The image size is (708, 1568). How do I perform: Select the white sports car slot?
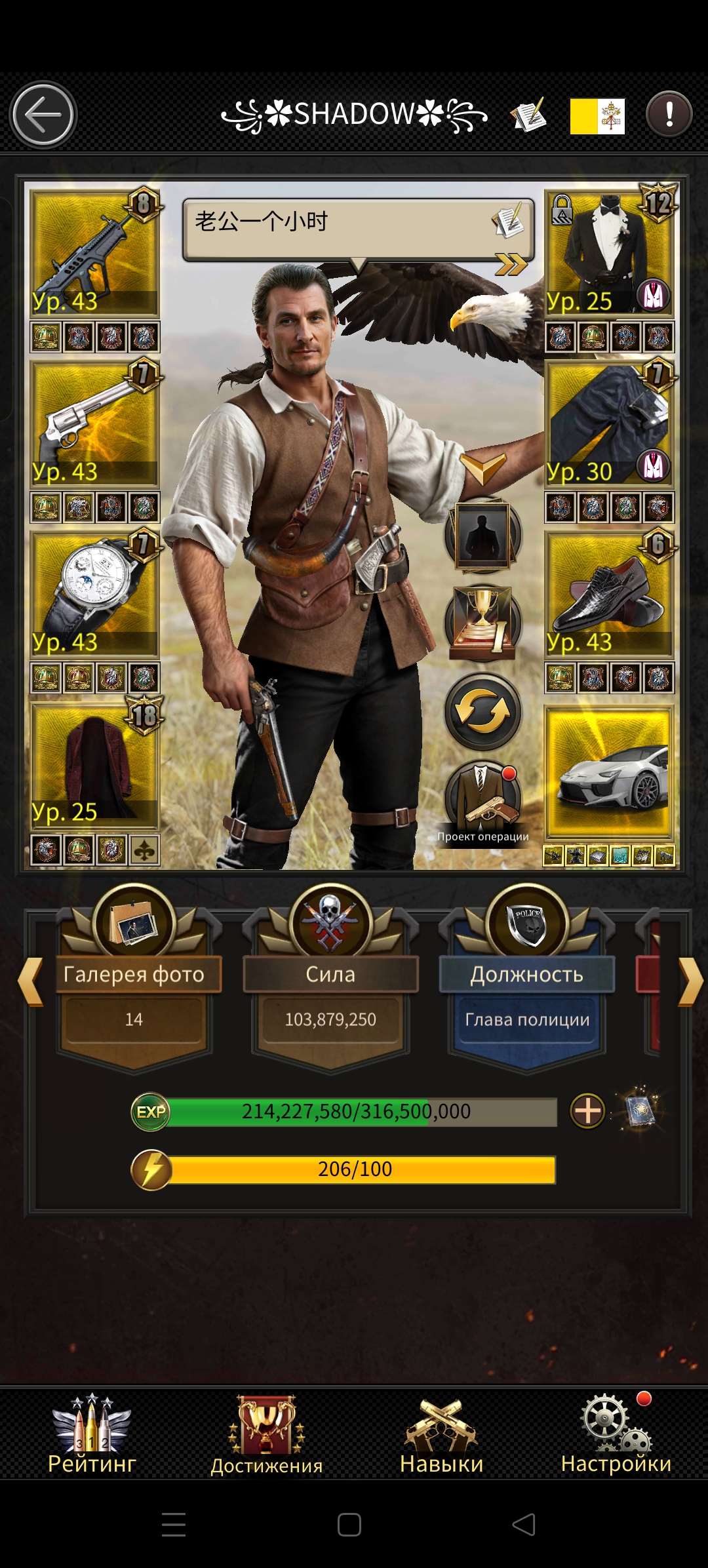[x=609, y=774]
